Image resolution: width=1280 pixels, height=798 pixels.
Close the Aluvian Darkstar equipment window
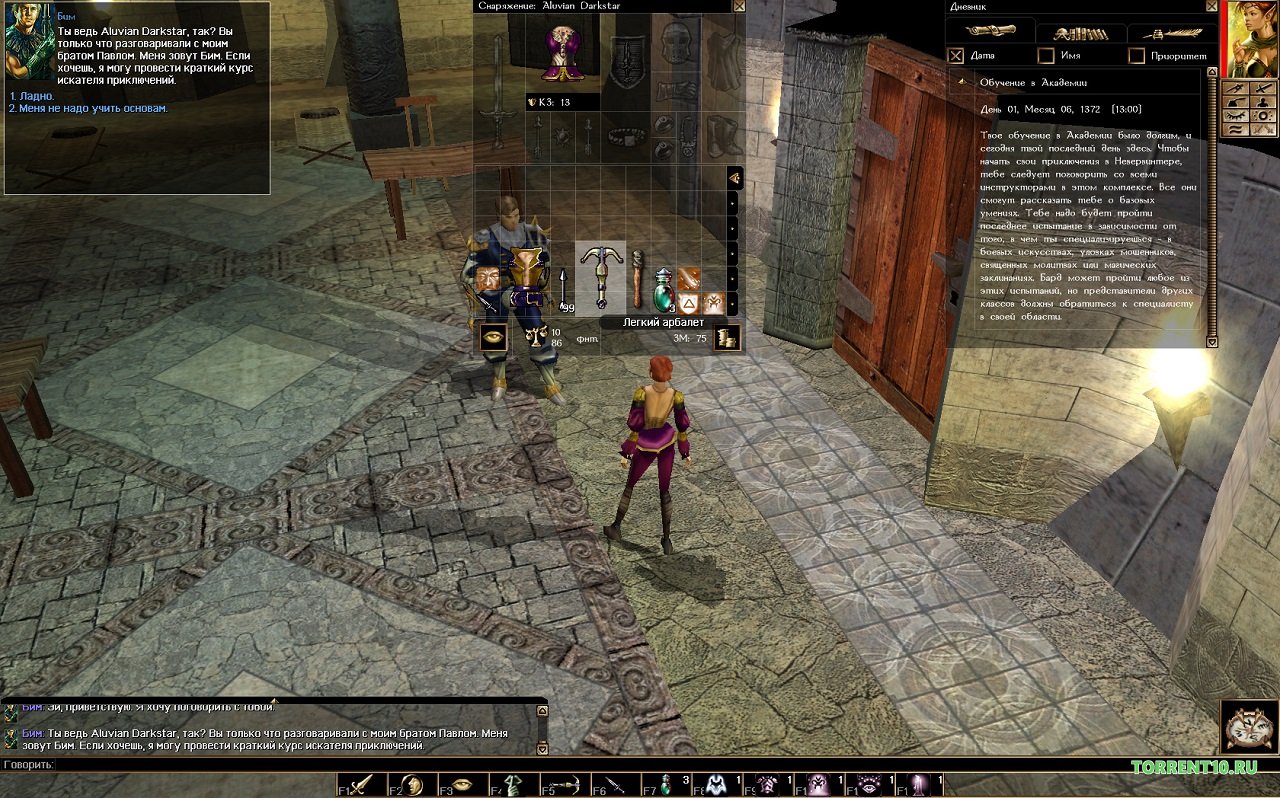tap(739, 6)
